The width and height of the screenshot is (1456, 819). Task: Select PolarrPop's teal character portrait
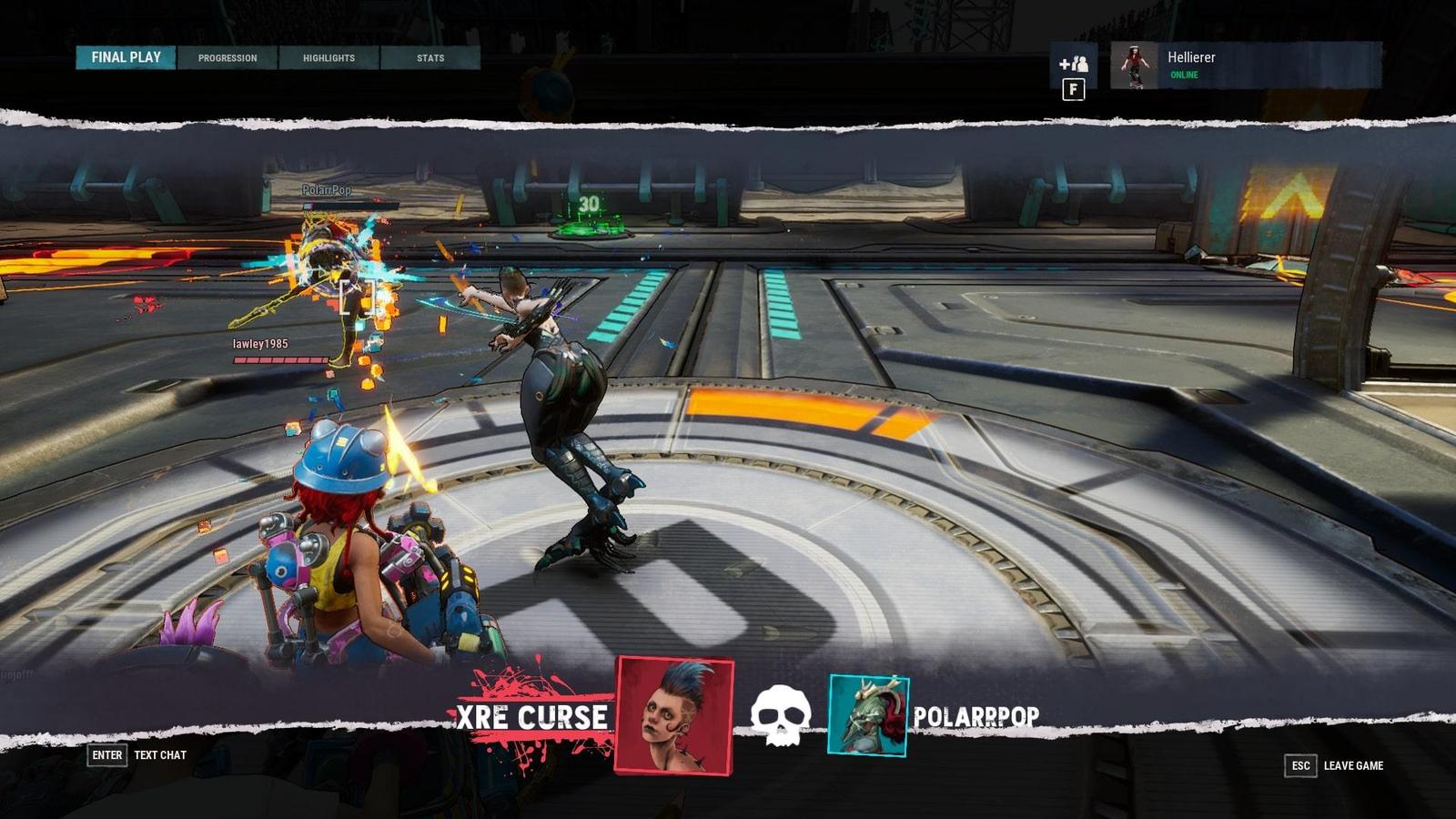[x=868, y=715]
